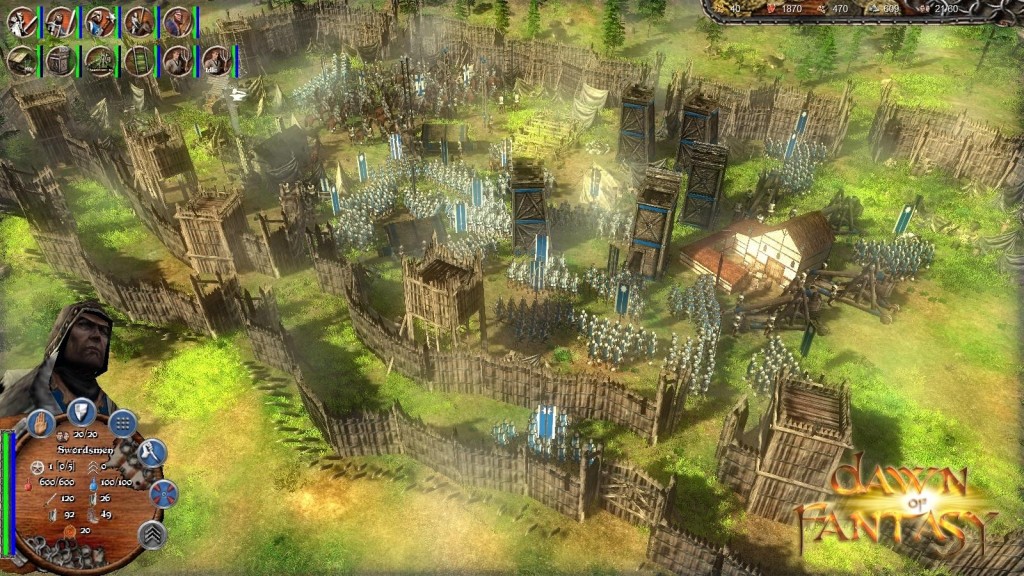Select the battering ram group icon

(22, 61)
